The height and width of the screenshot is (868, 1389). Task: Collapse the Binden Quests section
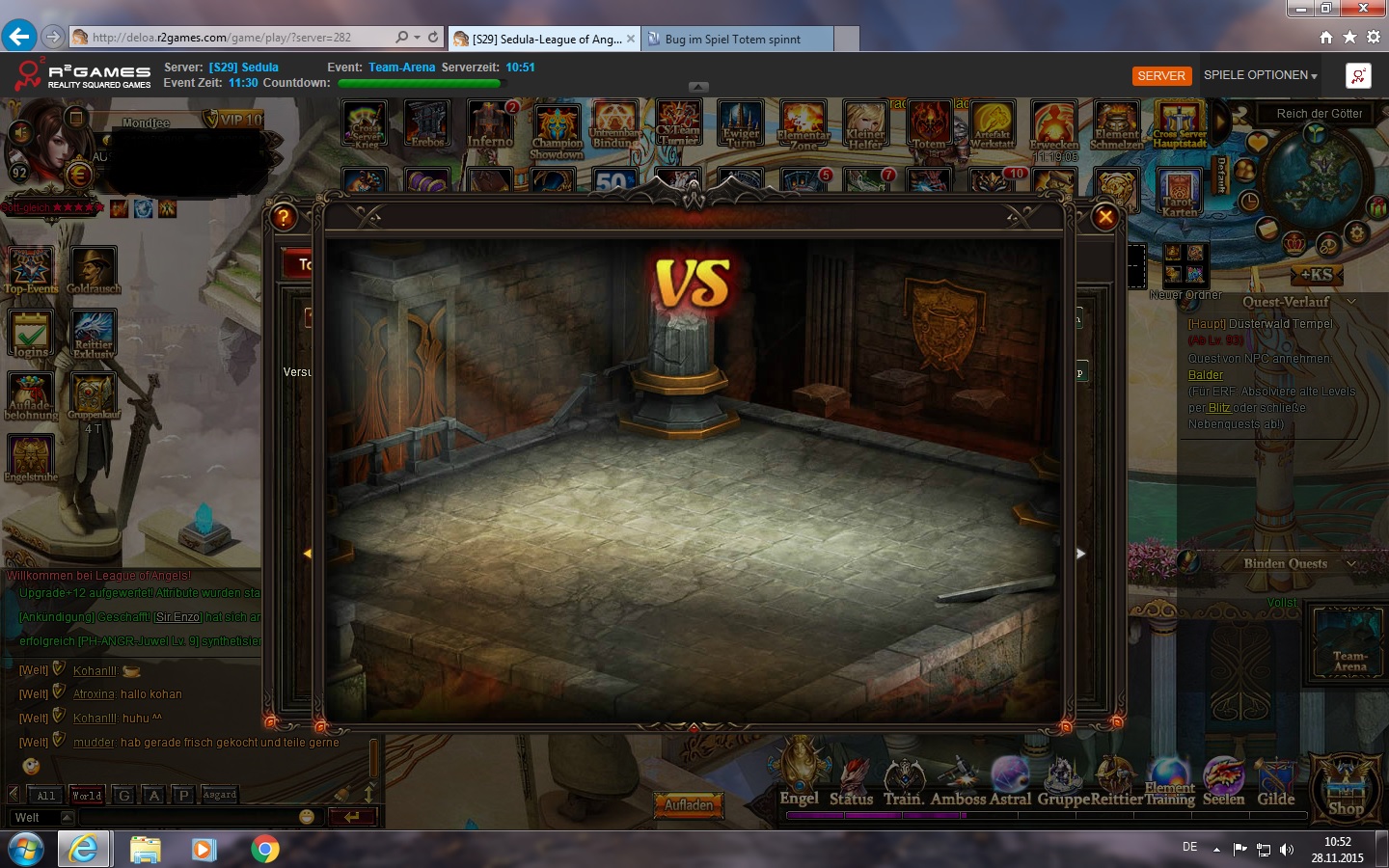pos(1351,564)
